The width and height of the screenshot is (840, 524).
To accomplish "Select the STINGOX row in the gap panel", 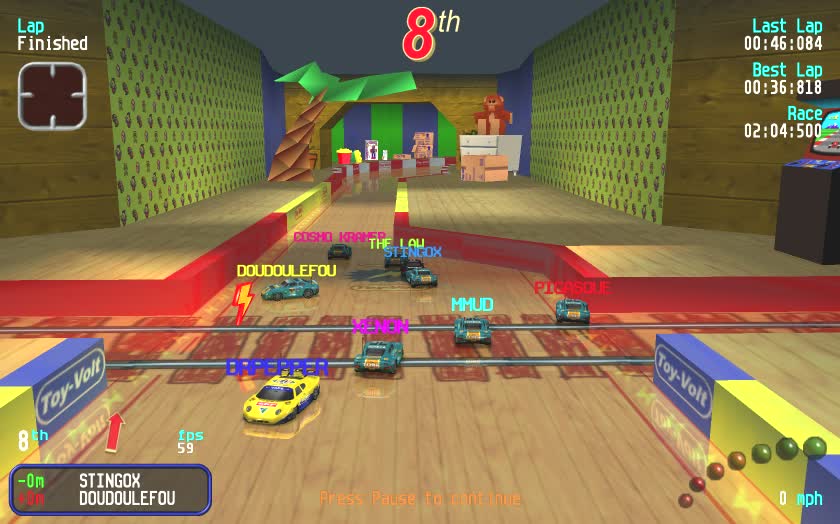I will tap(110, 481).
